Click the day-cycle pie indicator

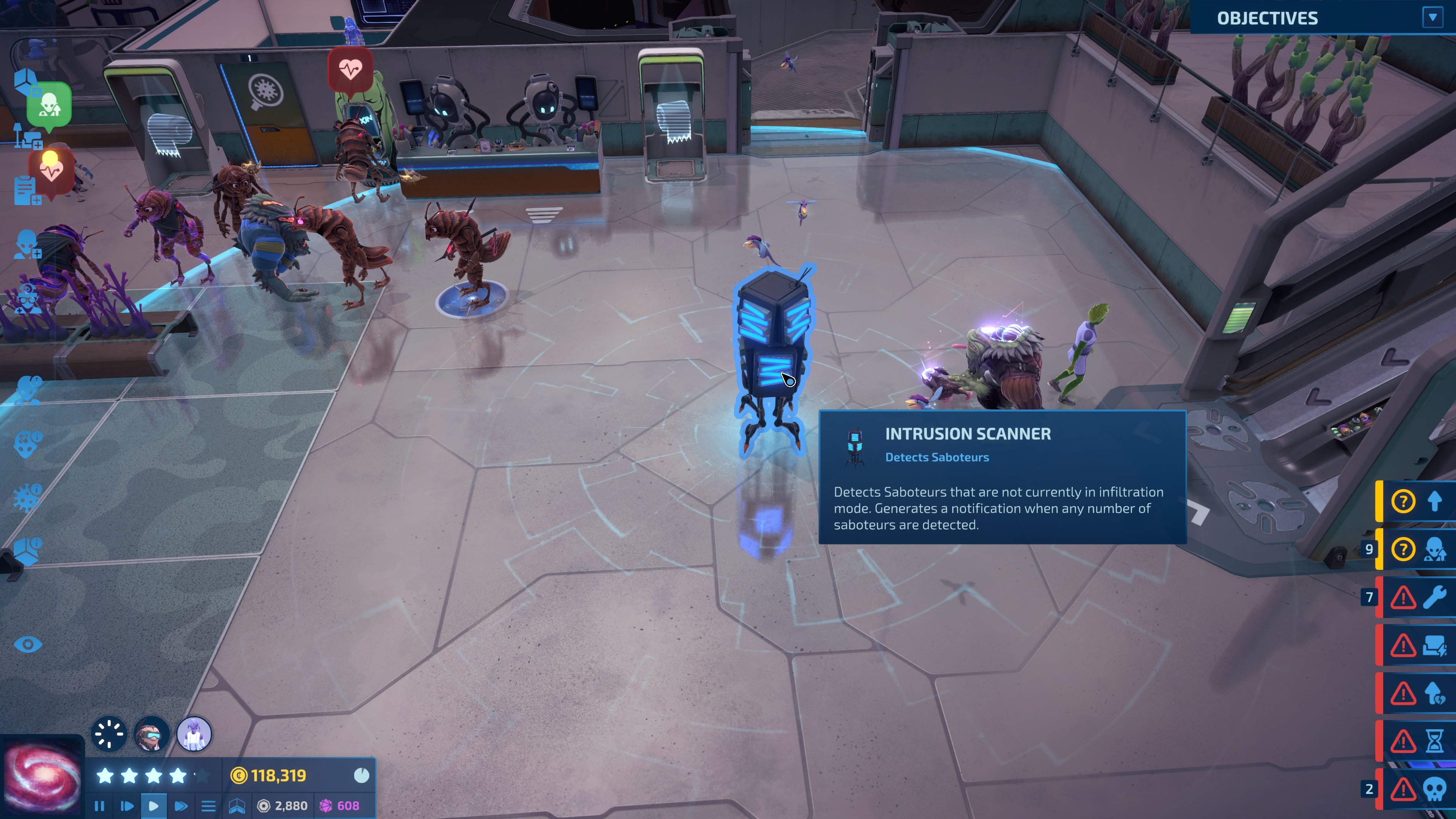[x=362, y=775]
